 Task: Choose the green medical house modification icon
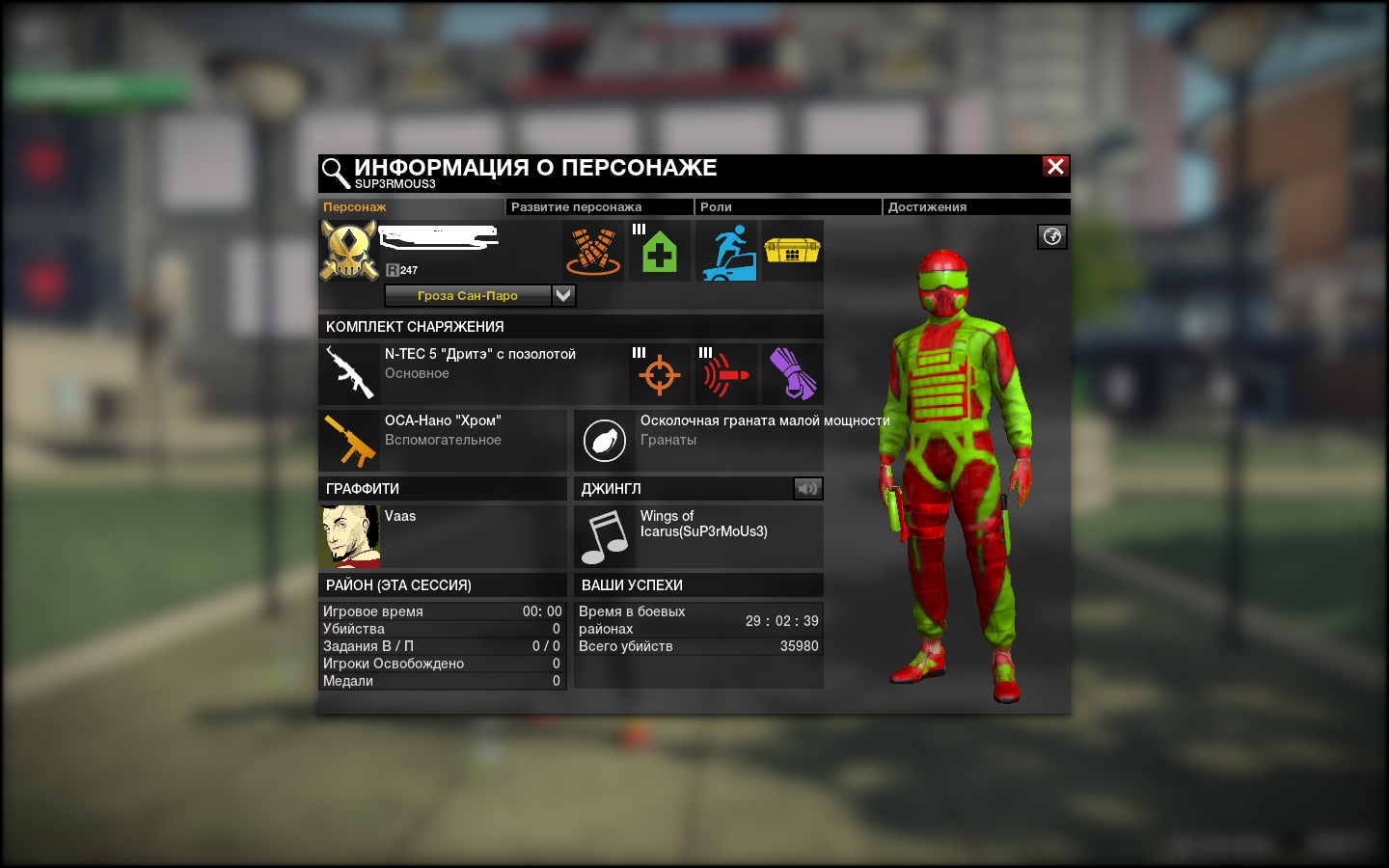[660, 251]
